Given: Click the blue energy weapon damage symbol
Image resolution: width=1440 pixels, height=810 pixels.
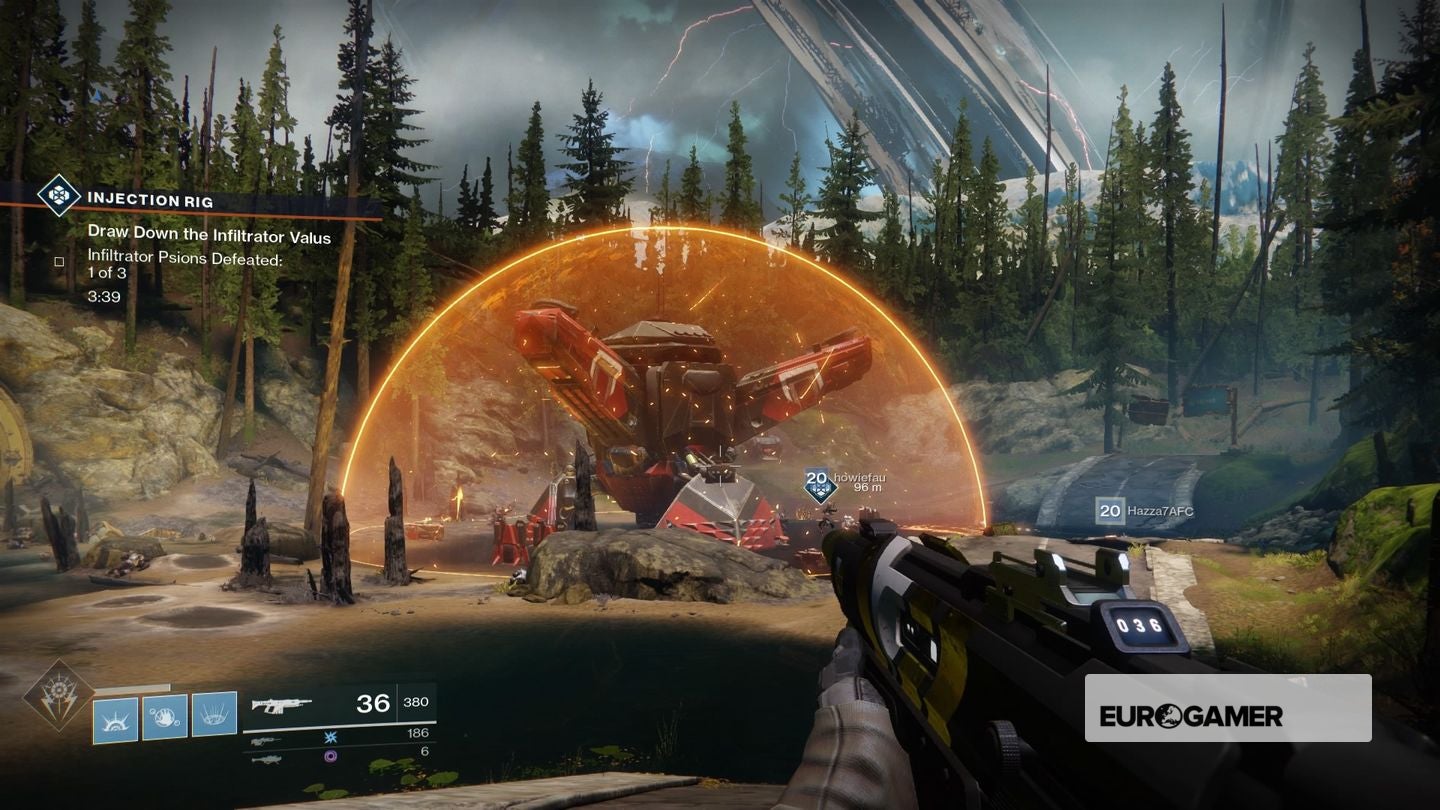Looking at the screenshot, I should coord(329,737).
